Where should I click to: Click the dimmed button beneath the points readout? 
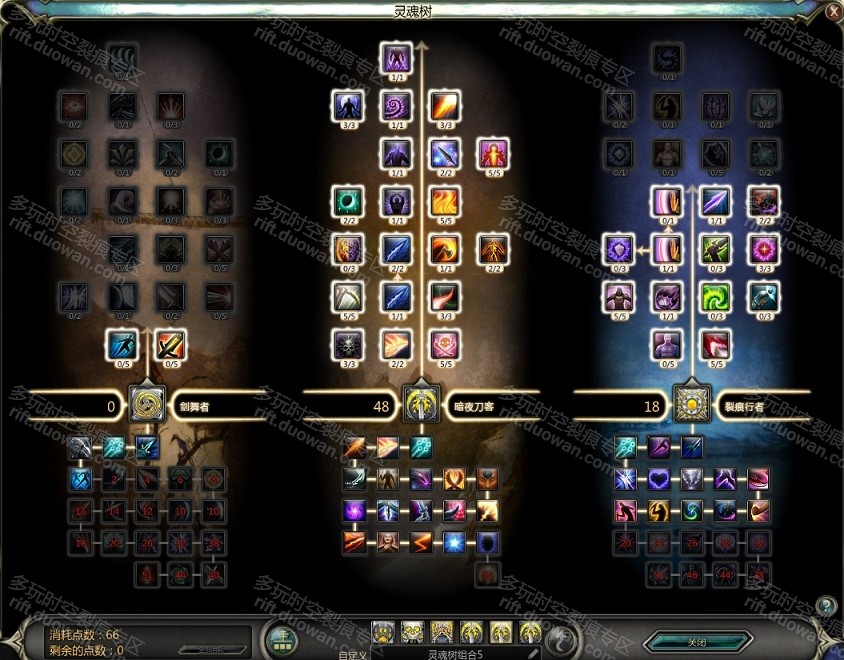[208, 649]
